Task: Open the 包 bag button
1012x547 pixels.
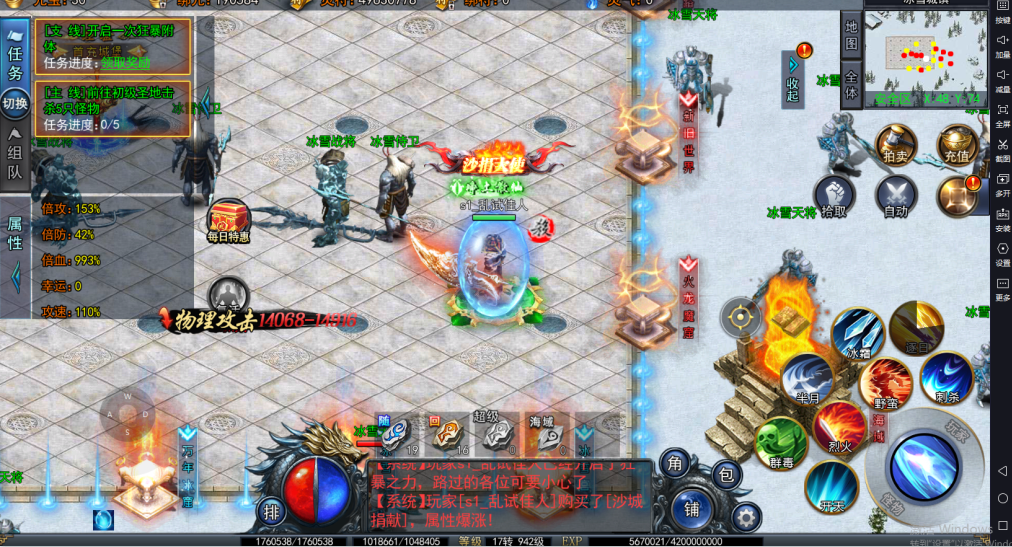Action: pos(728,472)
